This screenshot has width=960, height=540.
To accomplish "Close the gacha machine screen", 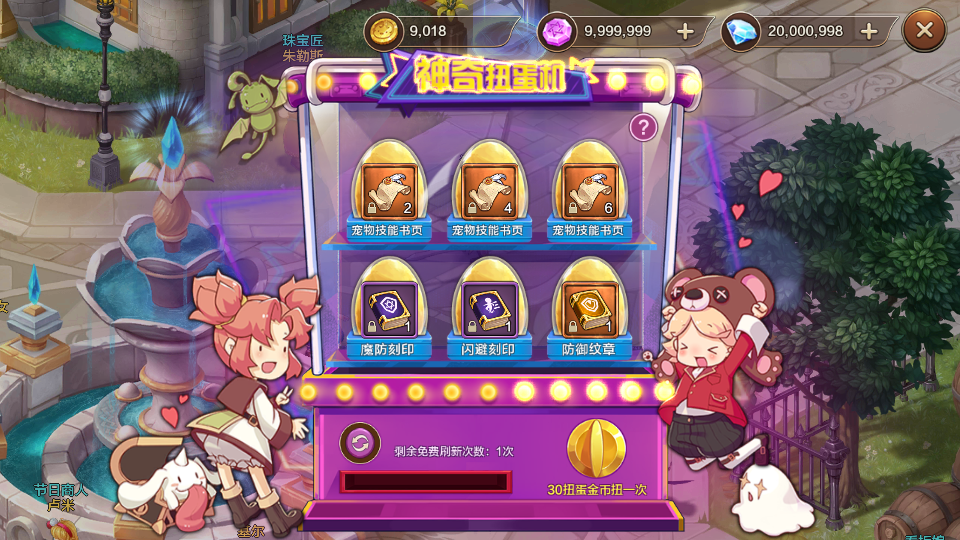I will [924, 31].
